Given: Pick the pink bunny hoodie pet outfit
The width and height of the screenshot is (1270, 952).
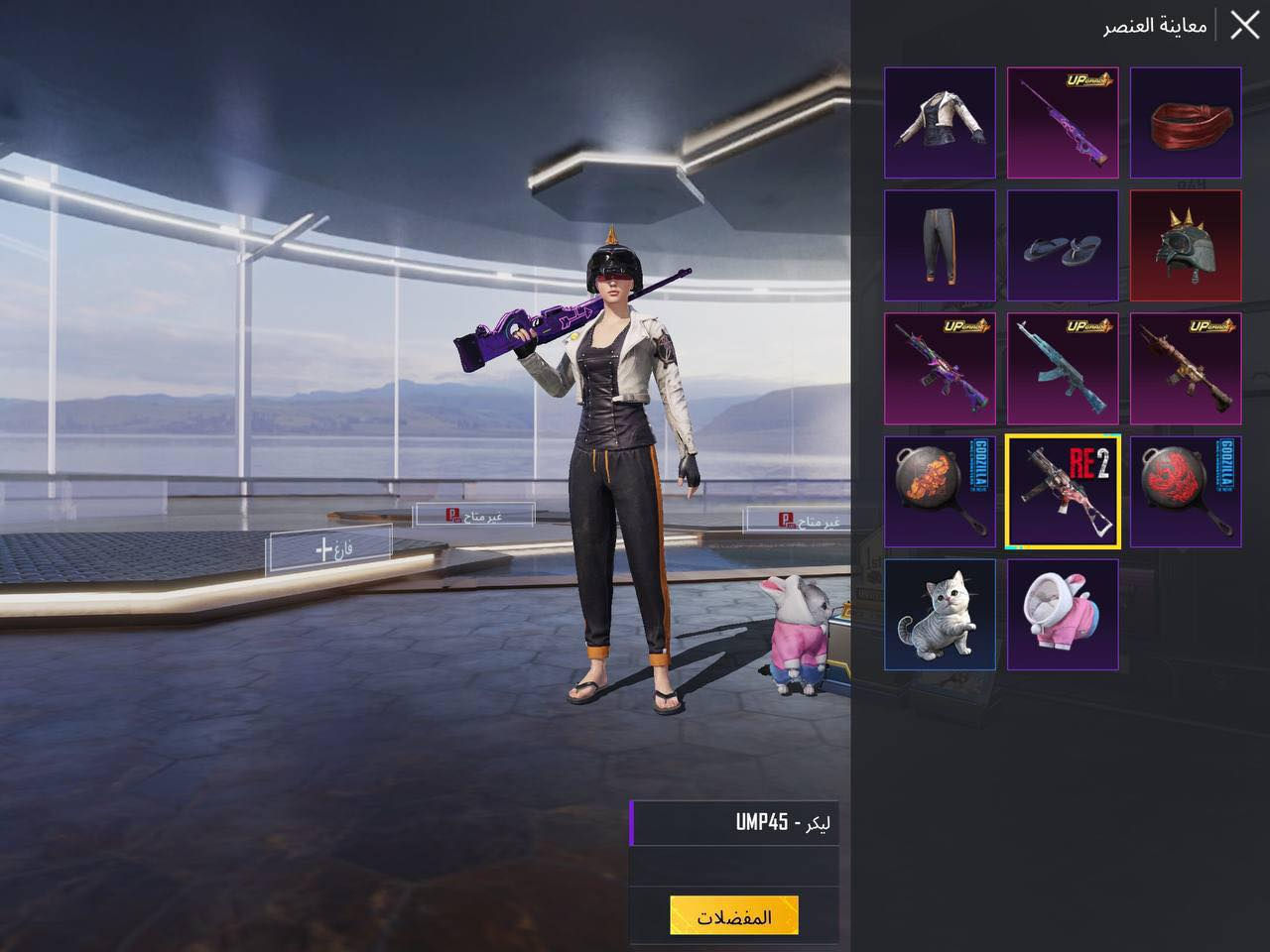Looking at the screenshot, I should [1063, 615].
